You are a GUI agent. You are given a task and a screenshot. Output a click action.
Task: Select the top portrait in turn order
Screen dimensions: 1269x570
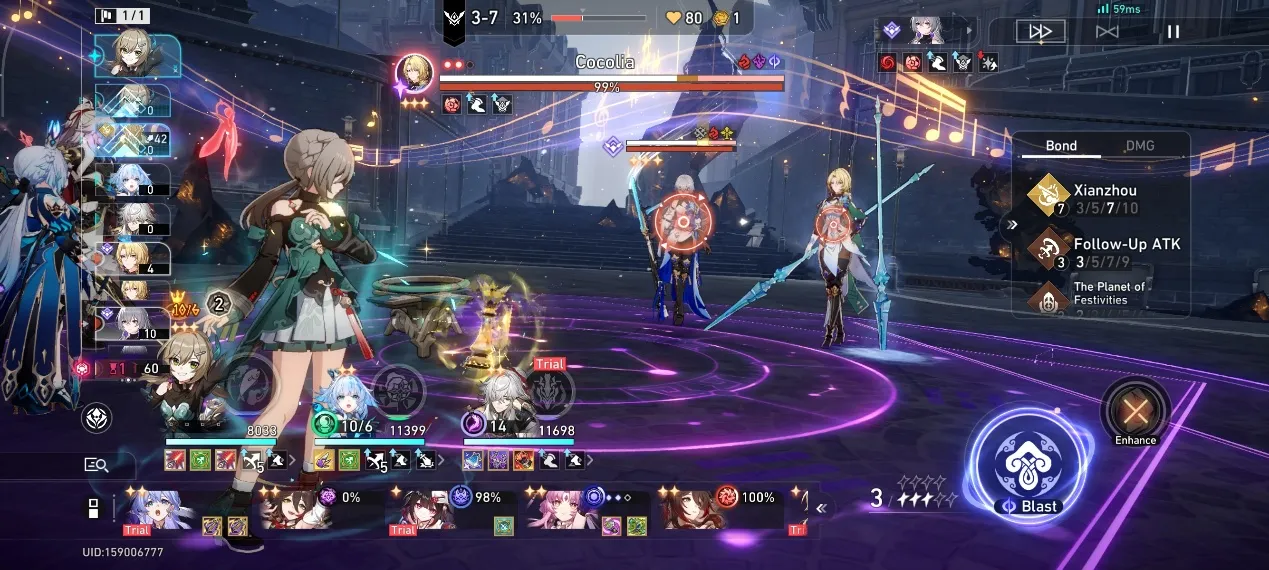138,56
